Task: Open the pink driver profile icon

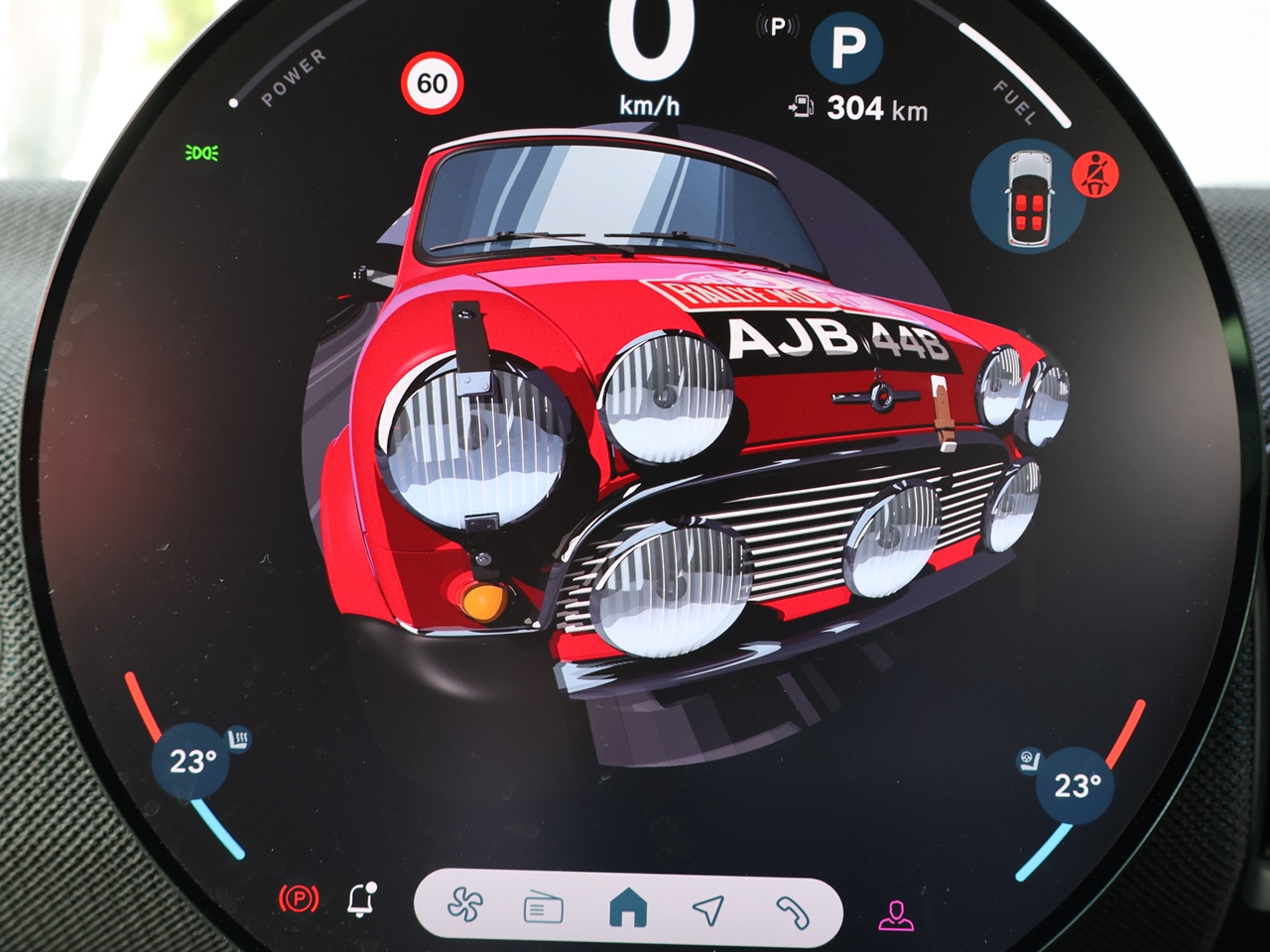Action: (895, 913)
